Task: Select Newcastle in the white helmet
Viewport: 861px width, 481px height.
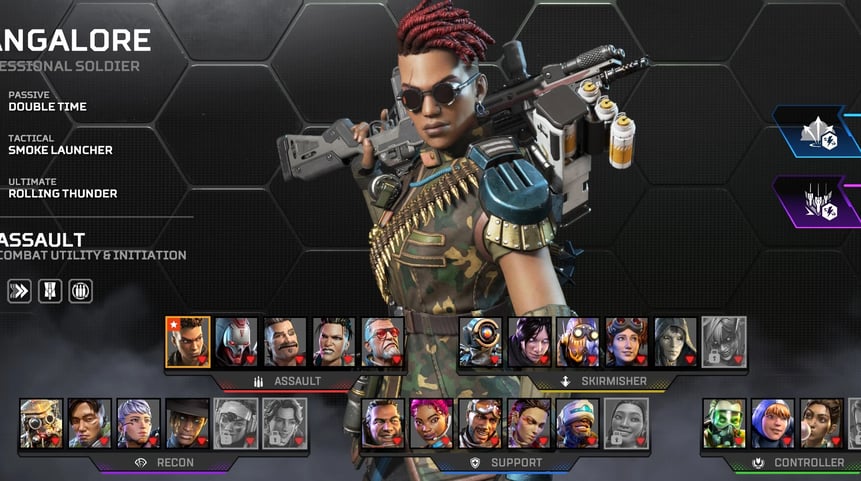Action: tap(578, 423)
